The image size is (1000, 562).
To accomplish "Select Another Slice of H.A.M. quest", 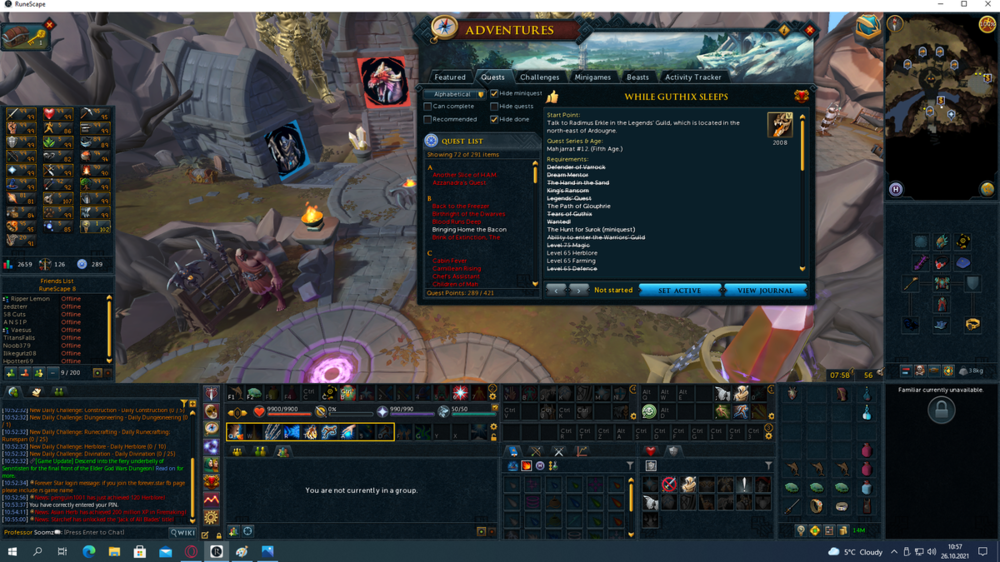I will point(464,175).
